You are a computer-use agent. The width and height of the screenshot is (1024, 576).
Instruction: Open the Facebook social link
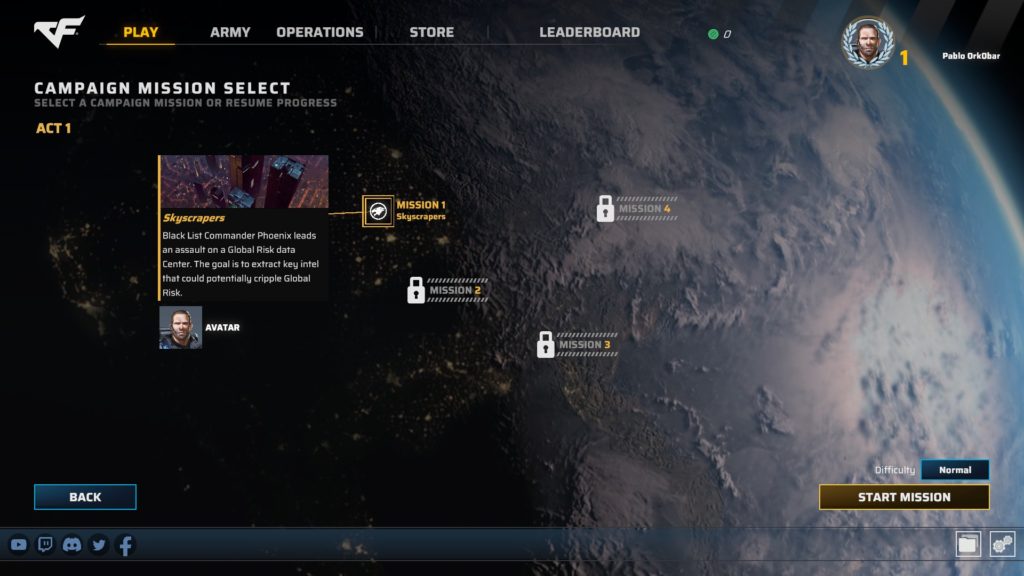click(x=125, y=545)
